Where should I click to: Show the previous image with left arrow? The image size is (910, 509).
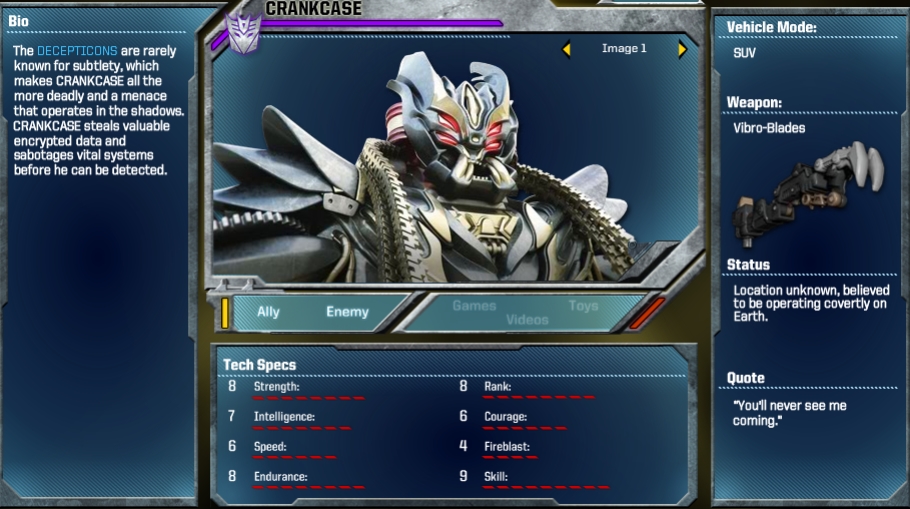click(x=566, y=49)
